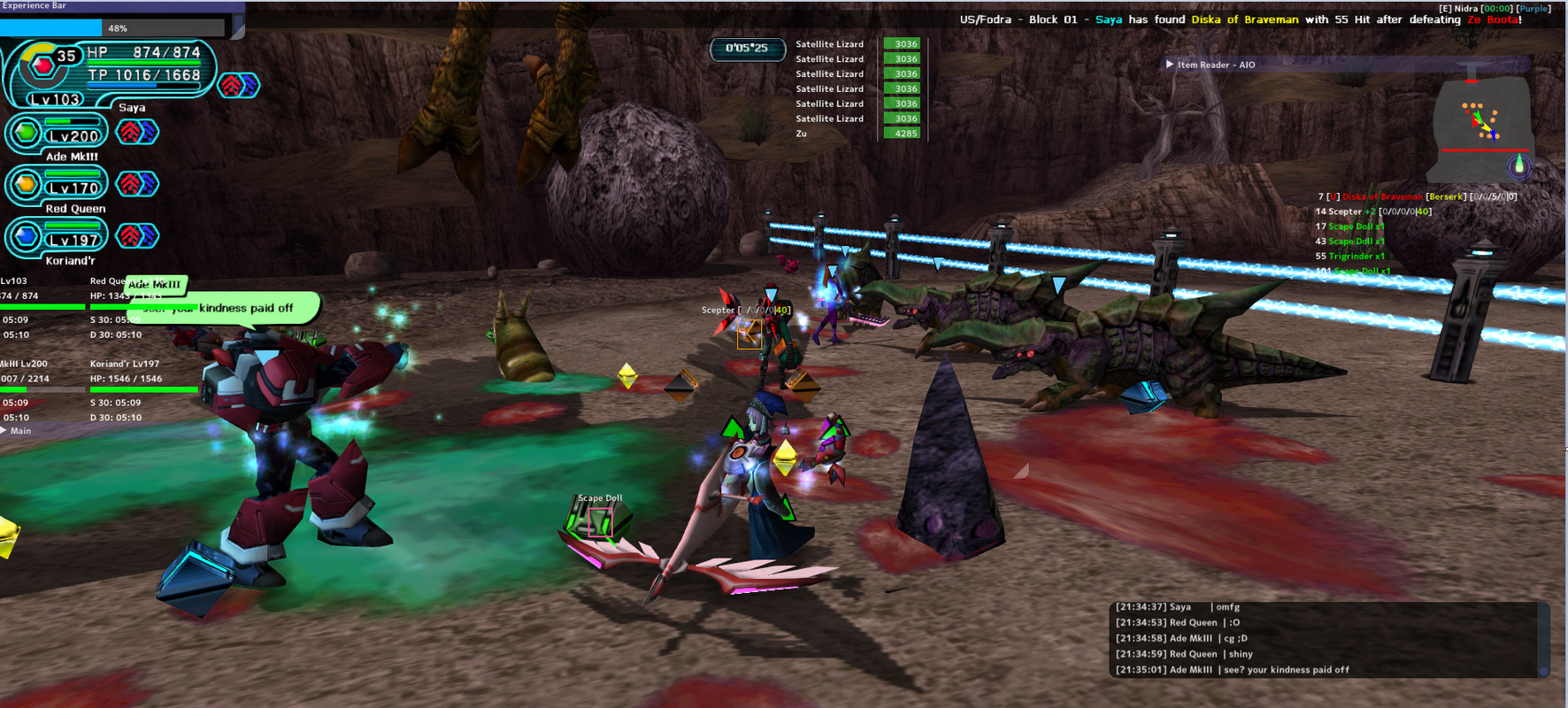1568x708 pixels.
Task: Click the Experience Bar window title
Action: pos(35,6)
